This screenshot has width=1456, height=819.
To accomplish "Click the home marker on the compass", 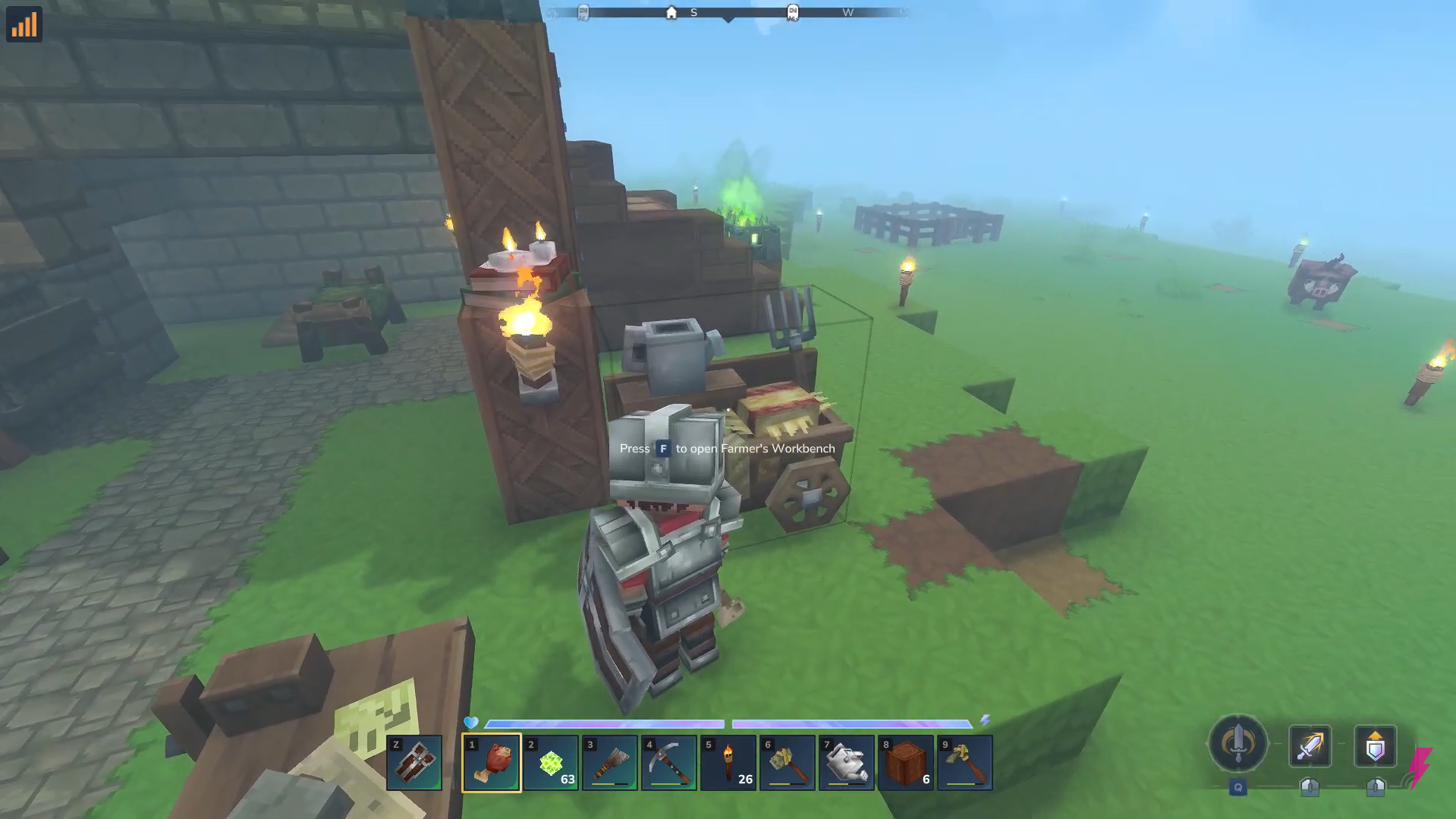I will pos(671,13).
